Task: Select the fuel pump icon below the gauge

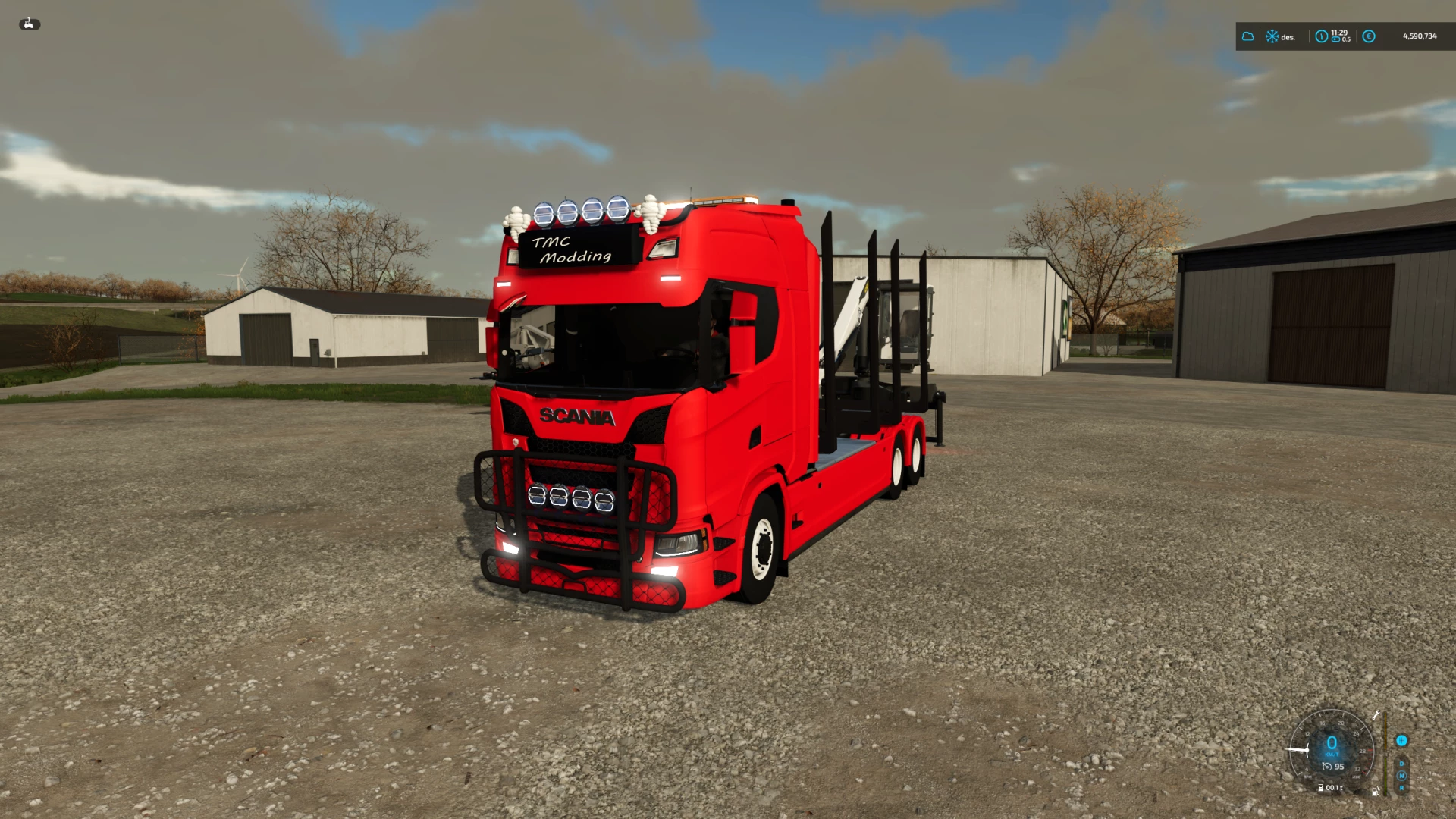Action: [x=1376, y=792]
